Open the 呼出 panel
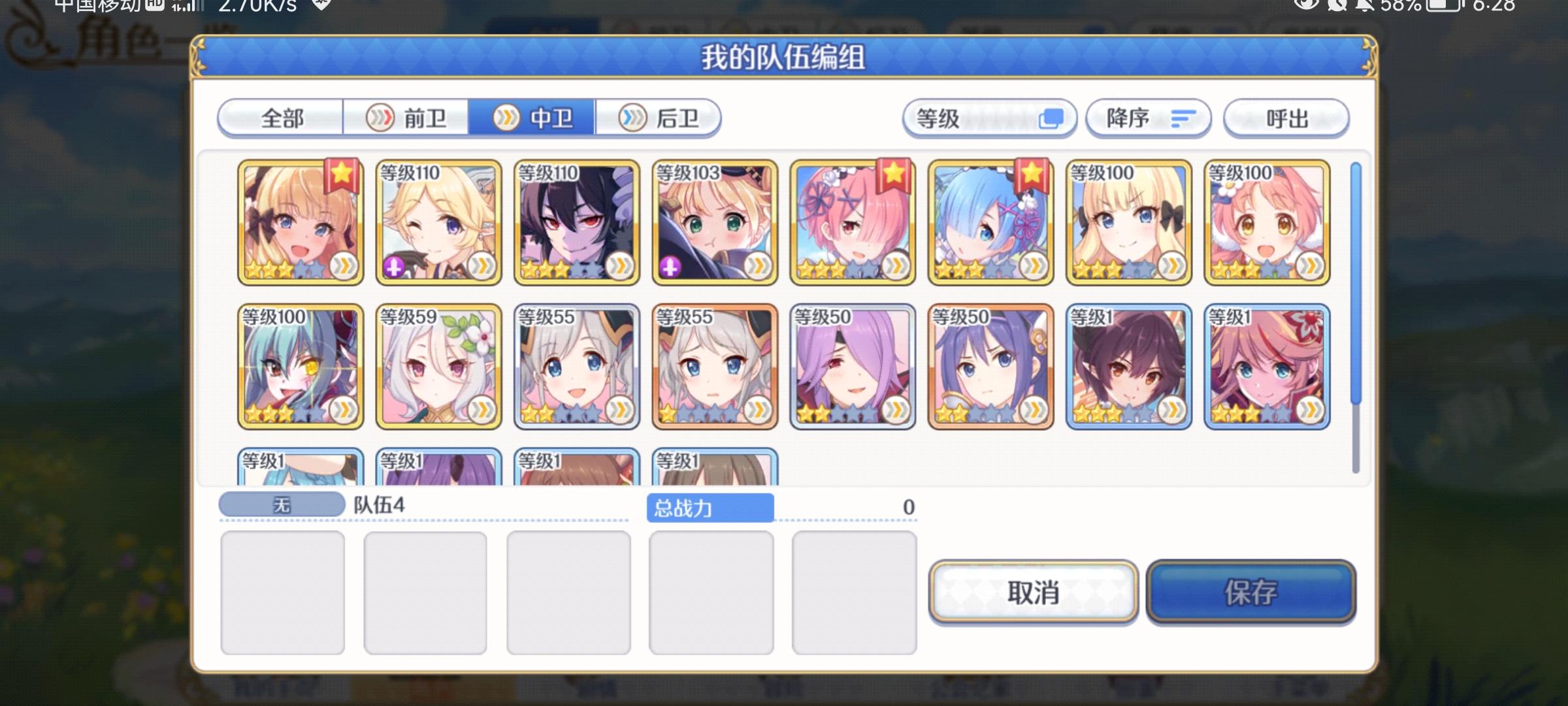The height and width of the screenshot is (706, 1568). click(x=1285, y=119)
